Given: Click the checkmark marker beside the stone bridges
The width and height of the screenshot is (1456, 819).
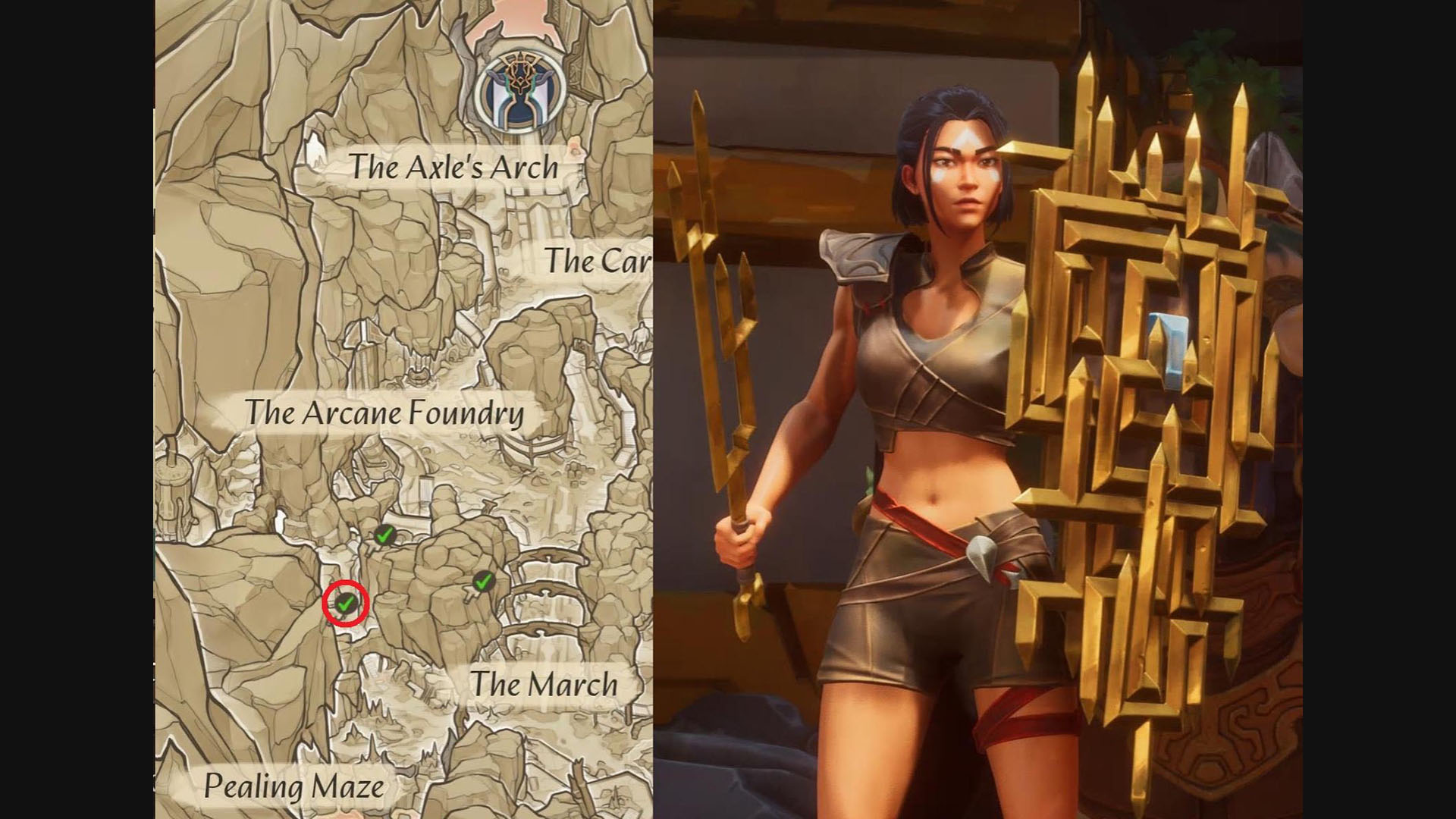Looking at the screenshot, I should click(483, 582).
